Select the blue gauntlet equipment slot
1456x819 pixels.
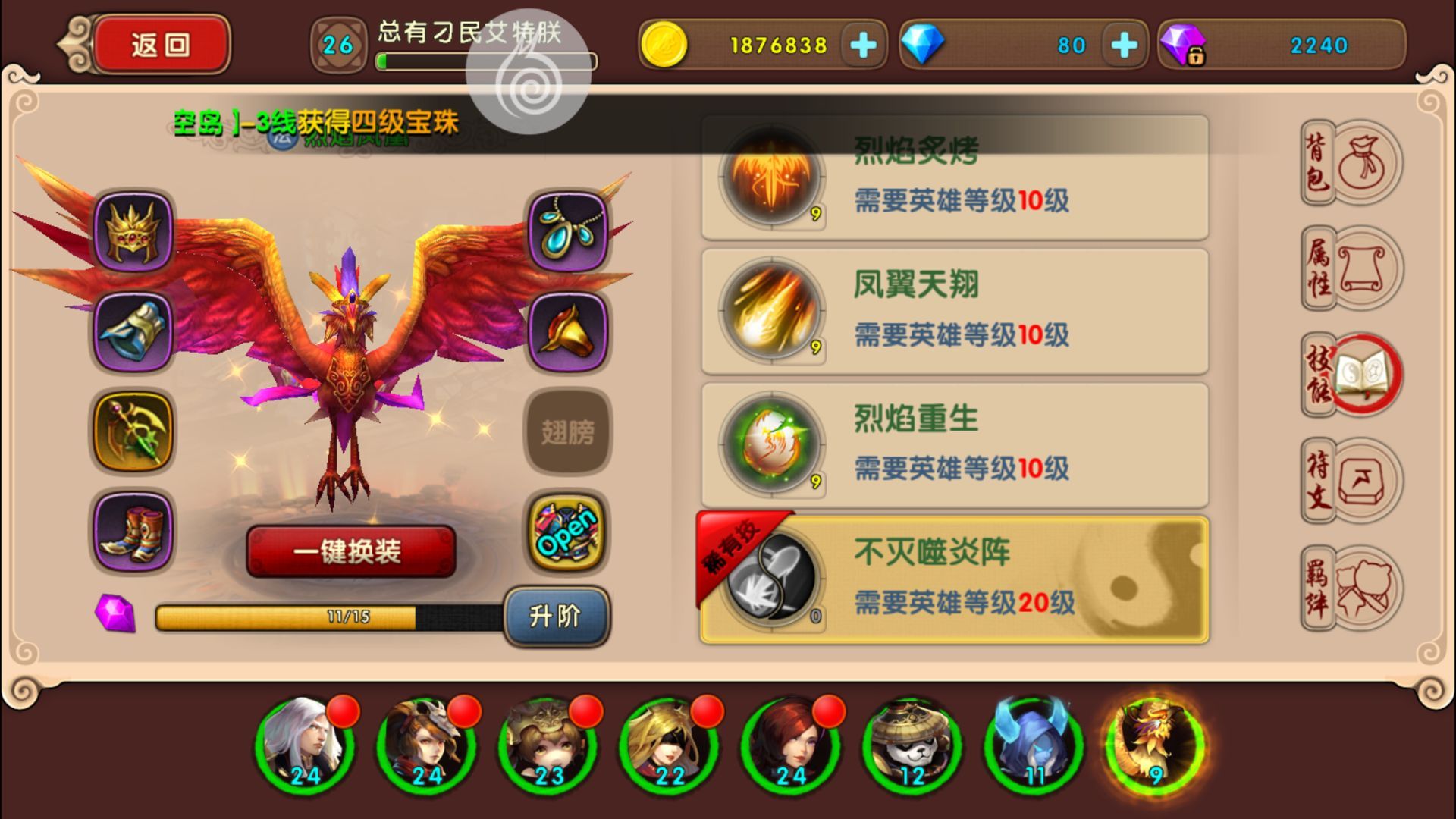coord(133,332)
